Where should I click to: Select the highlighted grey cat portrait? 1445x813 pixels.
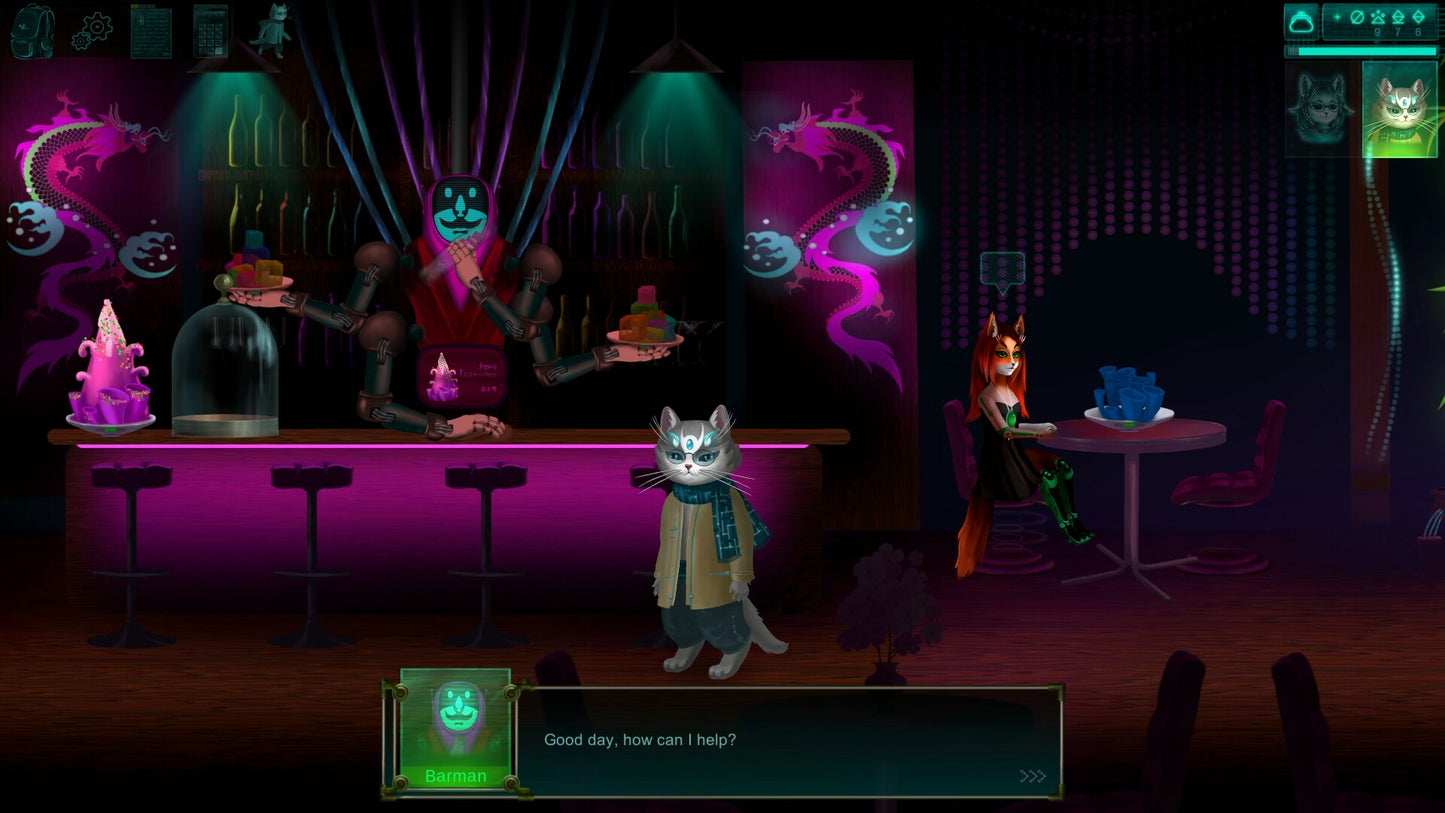point(1399,109)
